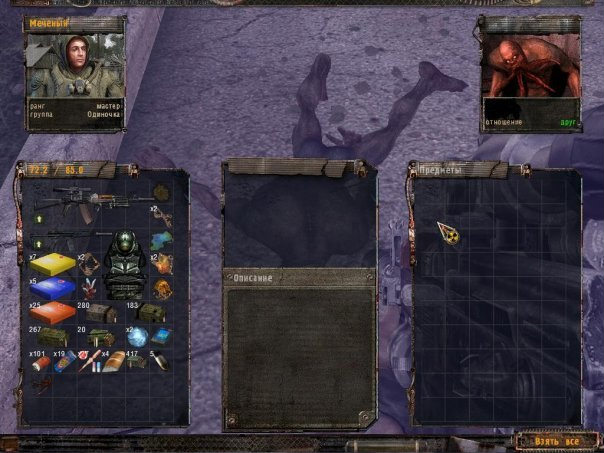
Task: Click the player character portrait
Action: [76, 67]
